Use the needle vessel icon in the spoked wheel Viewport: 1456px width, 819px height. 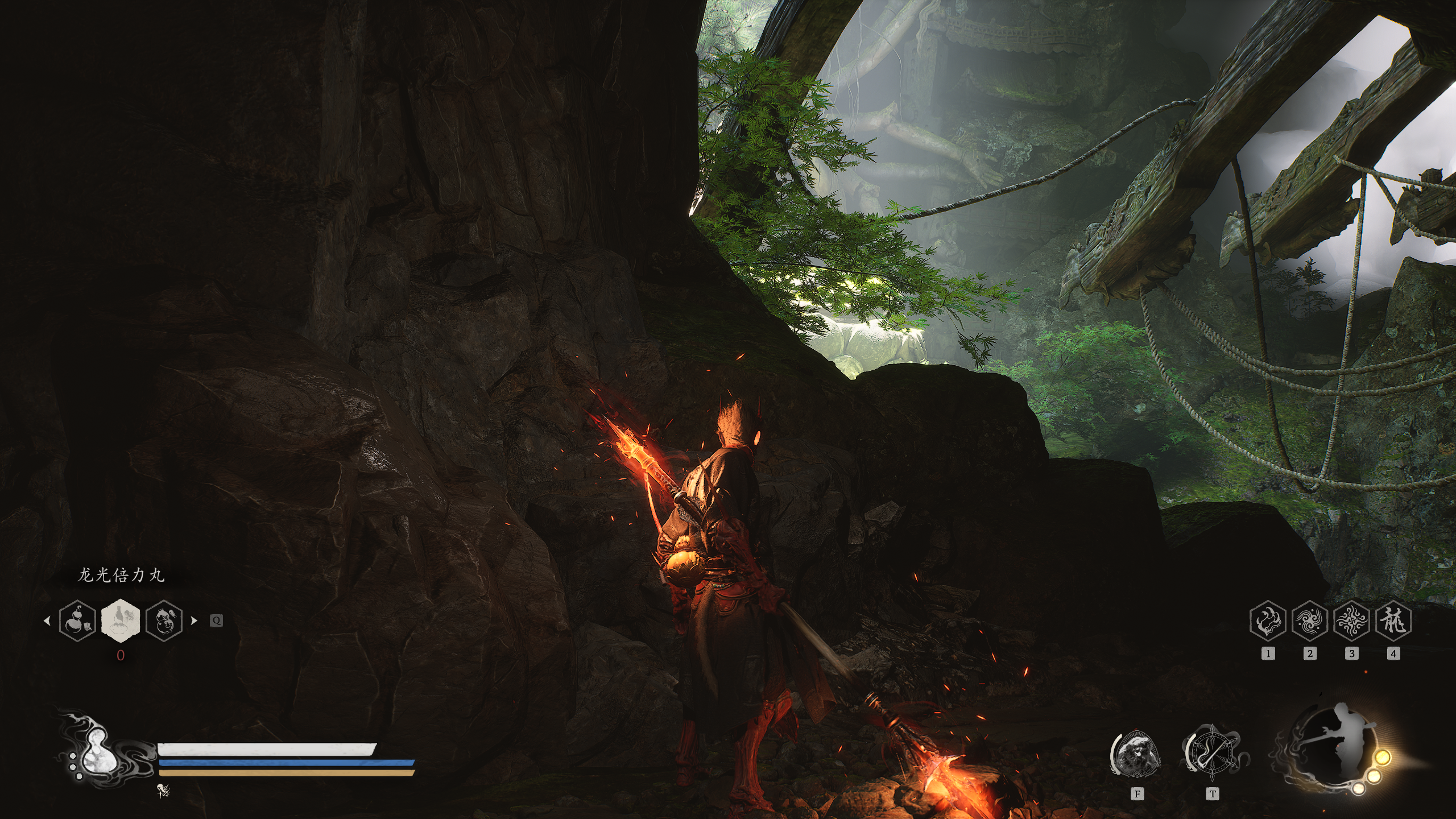1212,754
